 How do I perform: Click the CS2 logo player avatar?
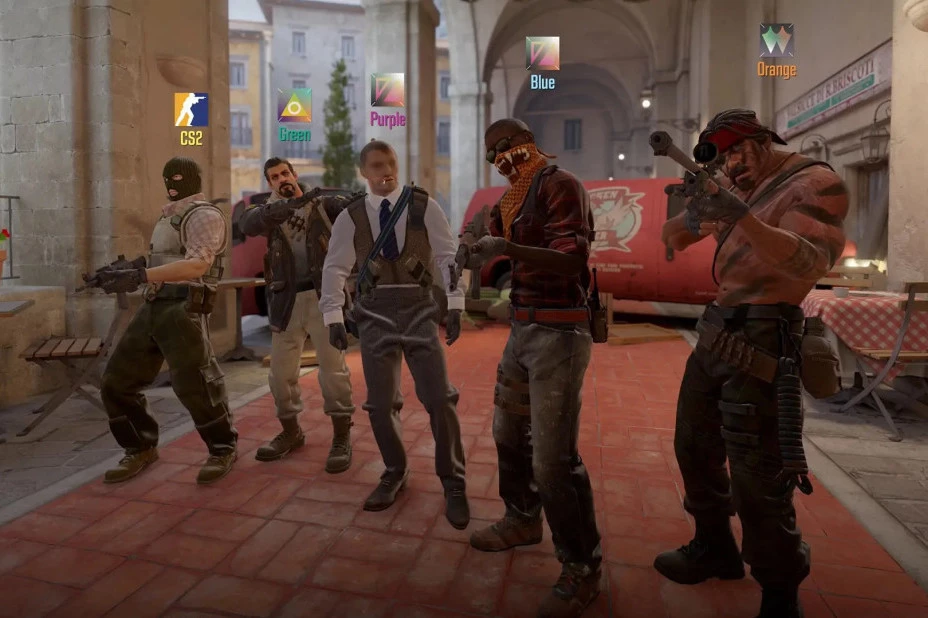point(191,110)
